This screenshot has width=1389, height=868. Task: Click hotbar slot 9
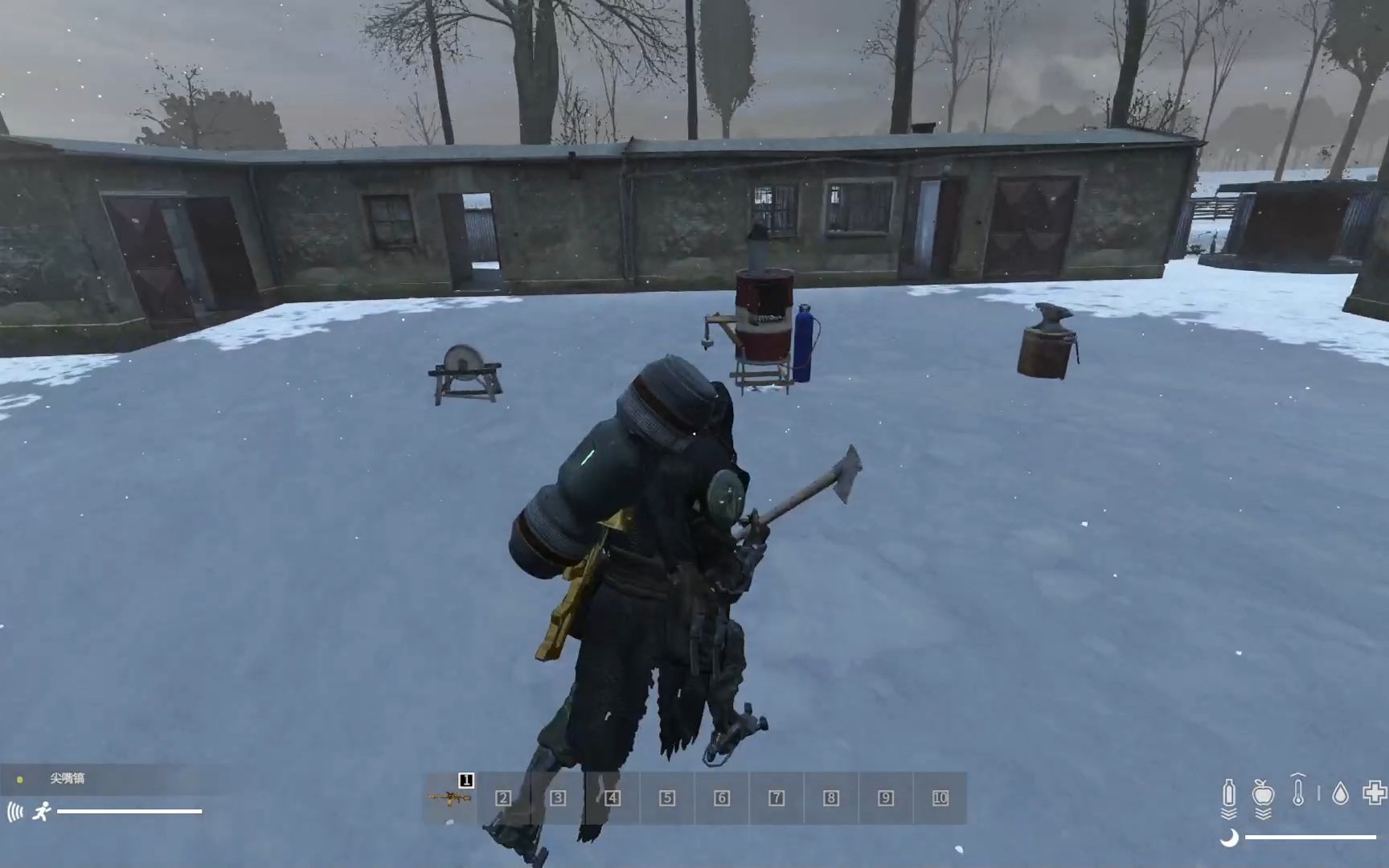click(x=884, y=799)
